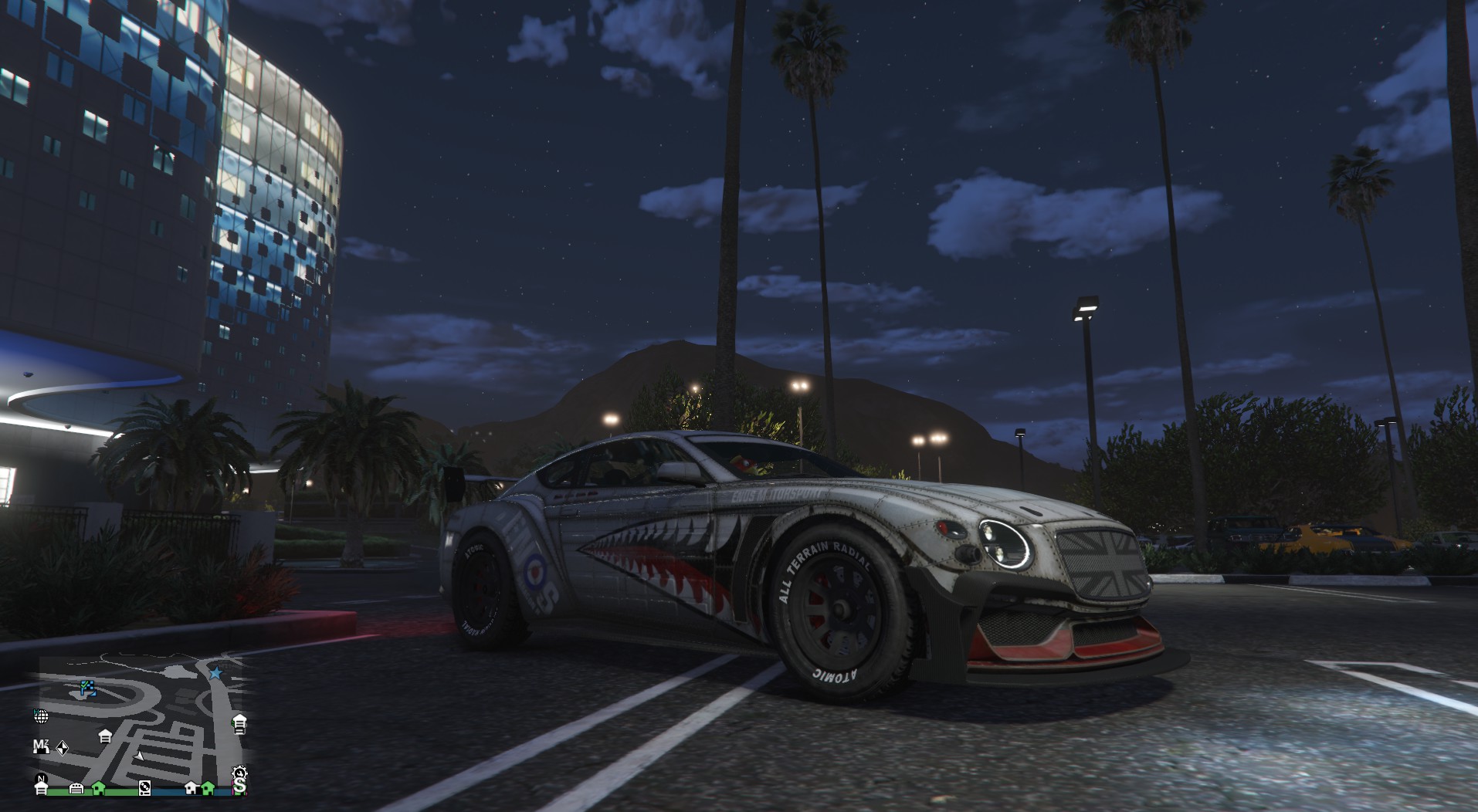Select the white player arrow on the minimap
The height and width of the screenshot is (812, 1478).
click(x=138, y=757)
